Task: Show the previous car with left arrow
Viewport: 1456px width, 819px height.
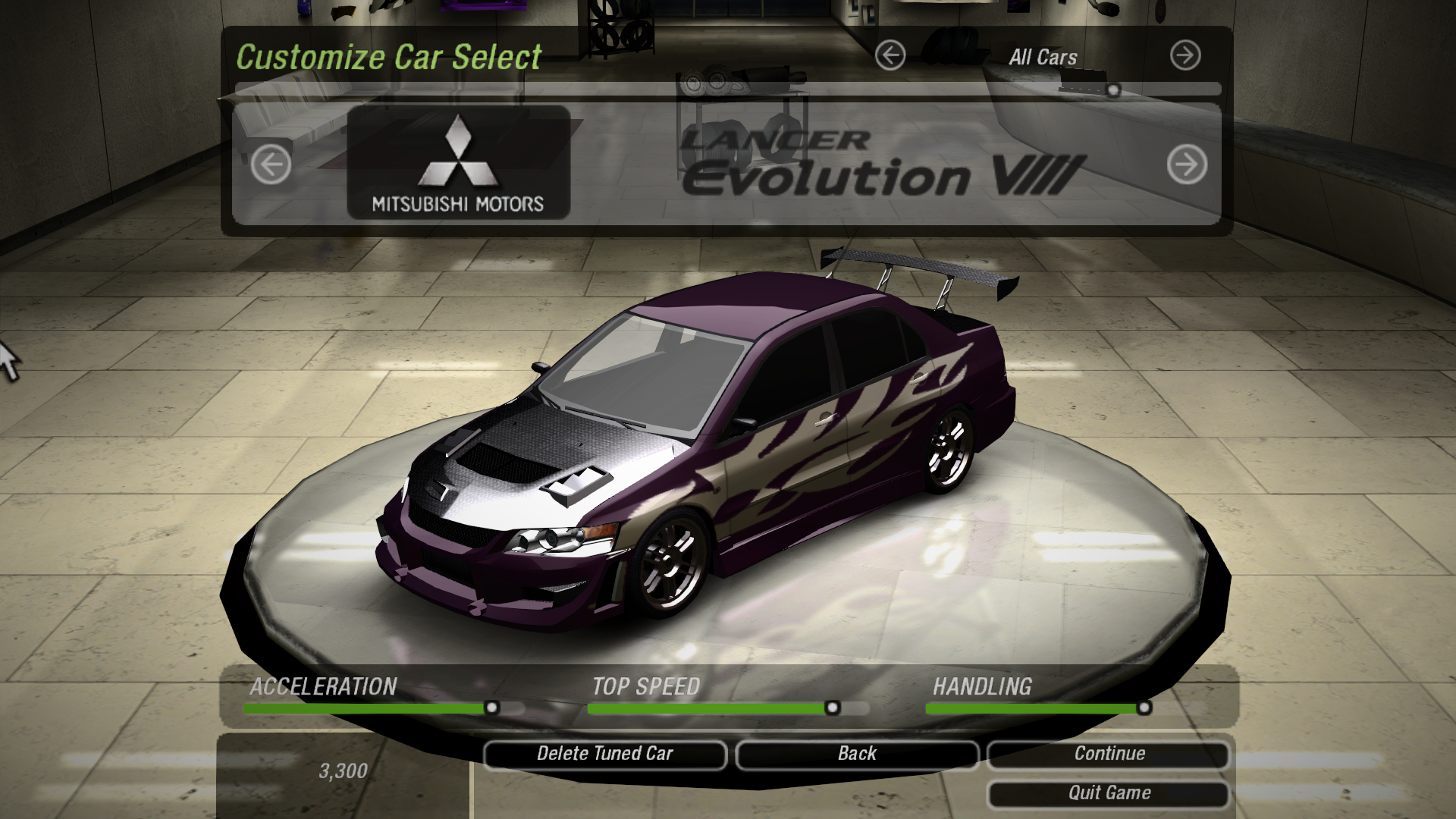Action: point(271,164)
